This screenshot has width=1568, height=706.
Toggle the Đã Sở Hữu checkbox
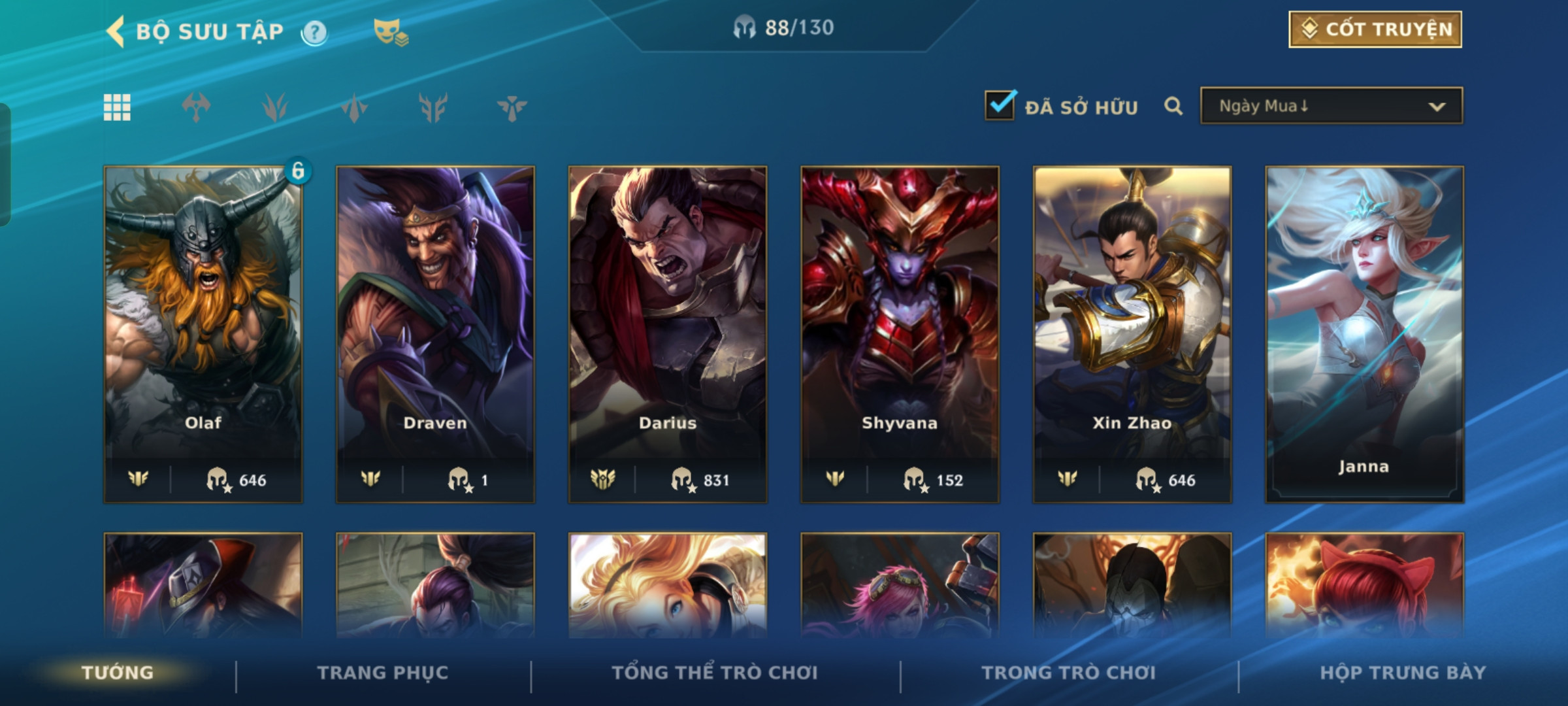coord(1000,106)
